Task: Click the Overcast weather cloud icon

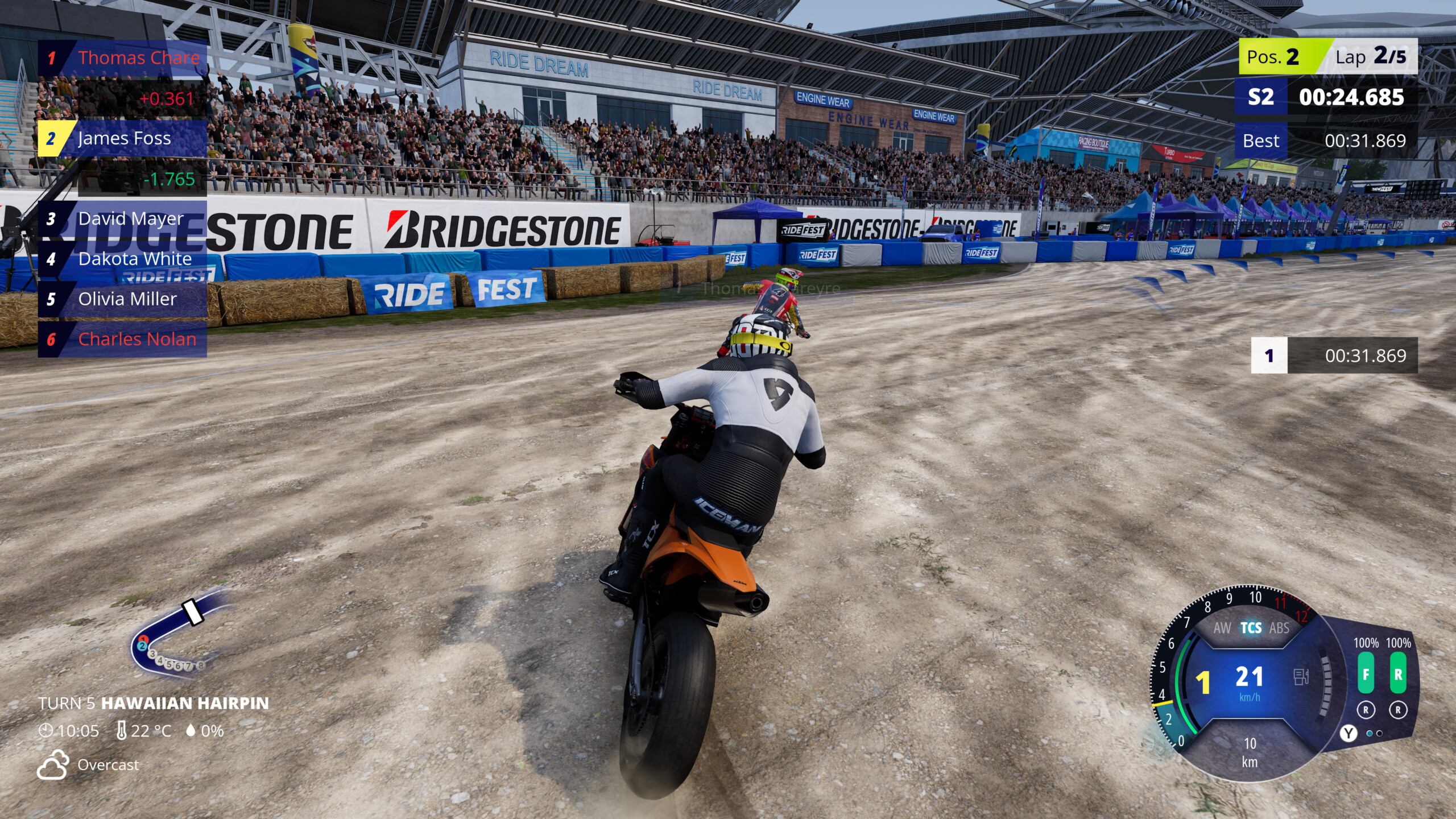Action: coord(53,764)
